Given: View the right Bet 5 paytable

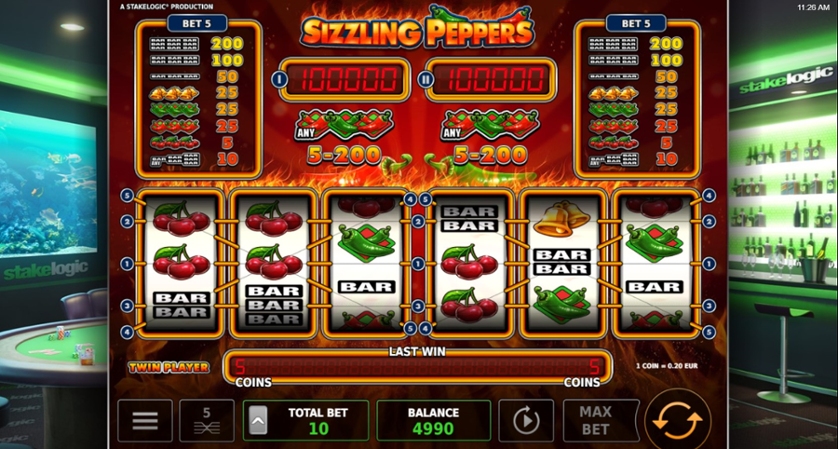Looking at the screenshot, I should (x=636, y=95).
